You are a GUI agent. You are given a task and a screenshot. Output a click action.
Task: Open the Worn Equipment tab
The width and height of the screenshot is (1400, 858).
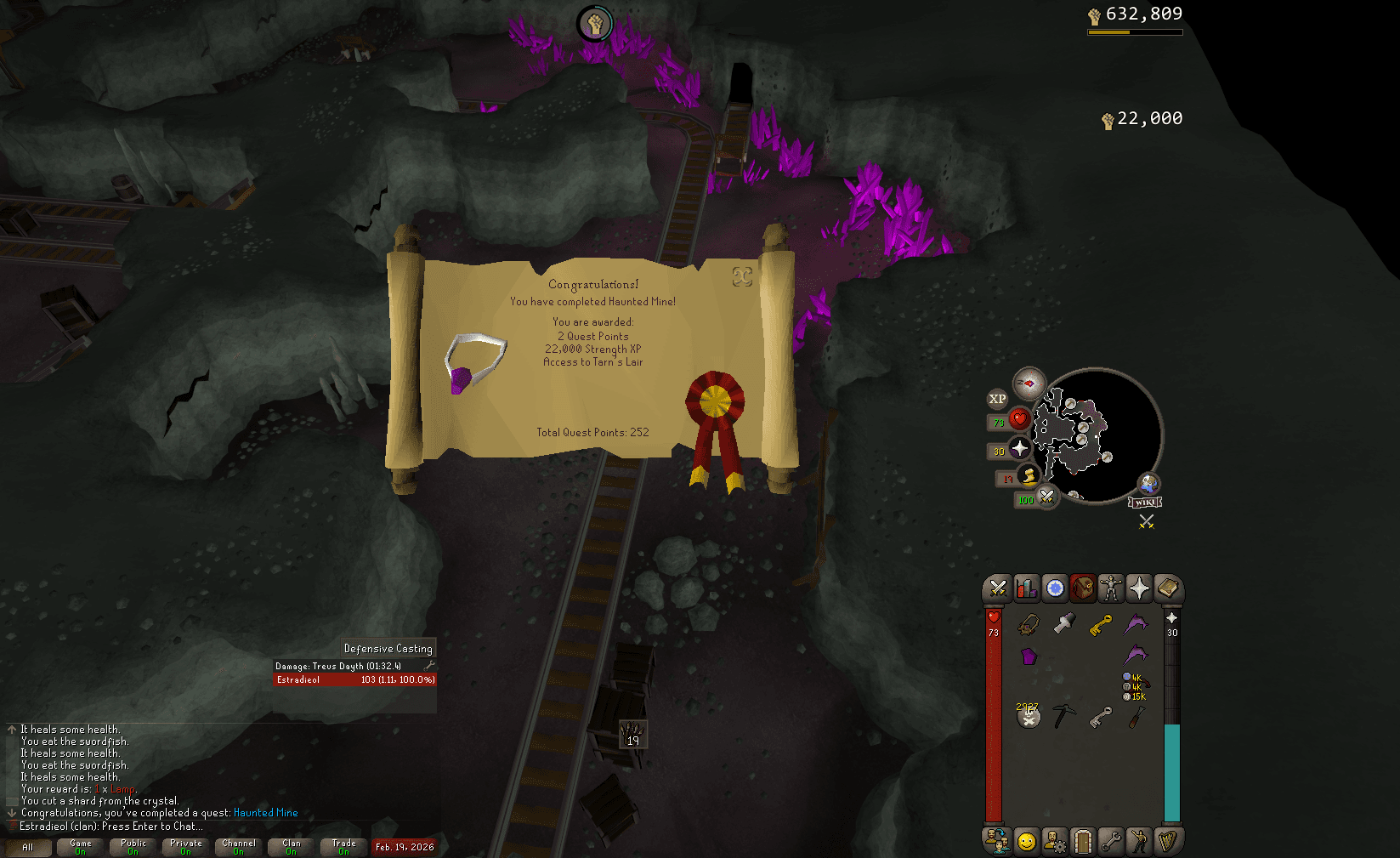click(x=1110, y=588)
